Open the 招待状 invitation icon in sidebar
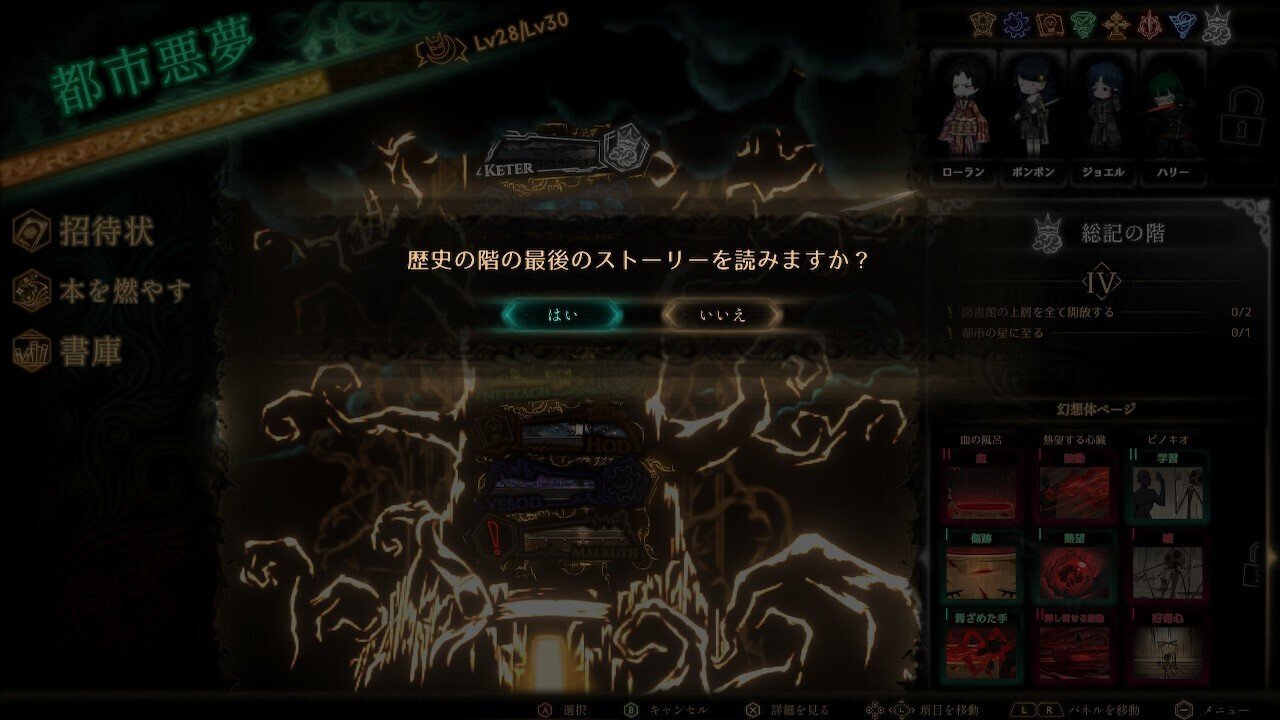Image resolution: width=1280 pixels, height=720 pixels. click(35, 229)
